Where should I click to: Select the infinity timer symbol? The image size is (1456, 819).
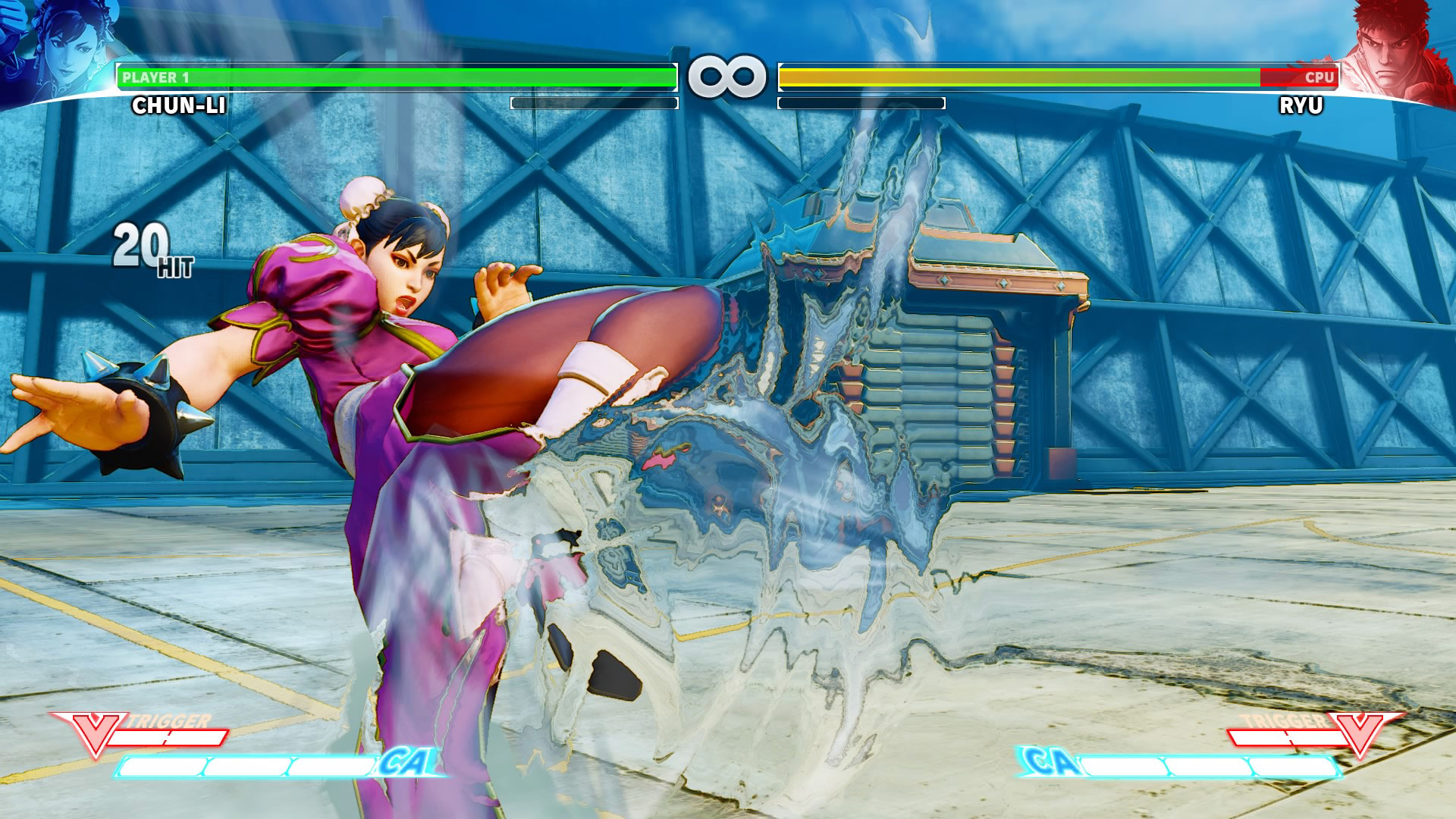click(726, 74)
